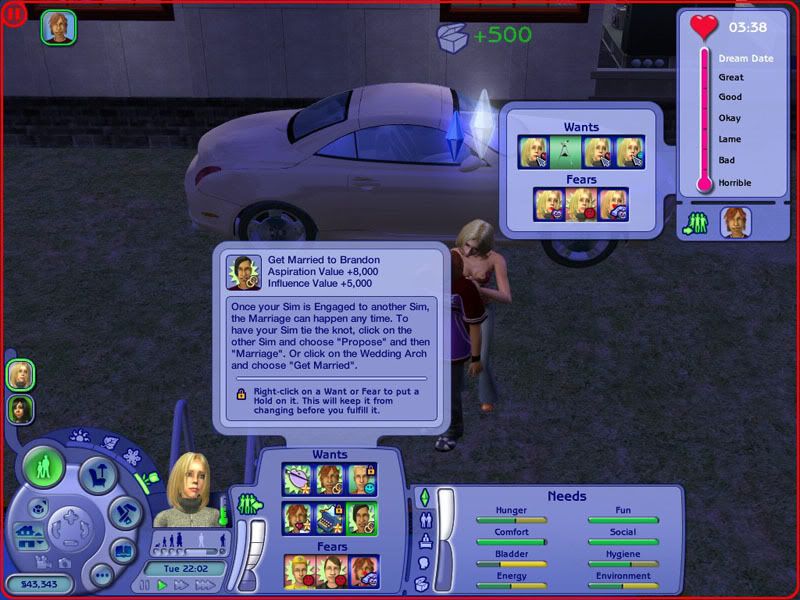The width and height of the screenshot is (800, 600).
Task: Open the Needs tab with the green plumbob icon
Action: click(x=423, y=497)
